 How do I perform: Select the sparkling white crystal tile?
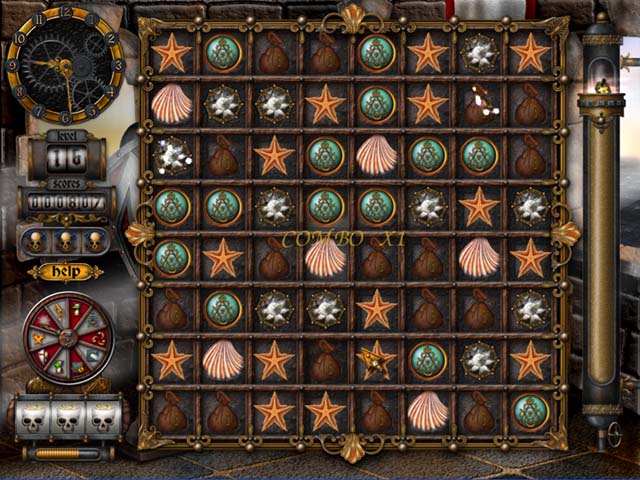tap(172, 155)
